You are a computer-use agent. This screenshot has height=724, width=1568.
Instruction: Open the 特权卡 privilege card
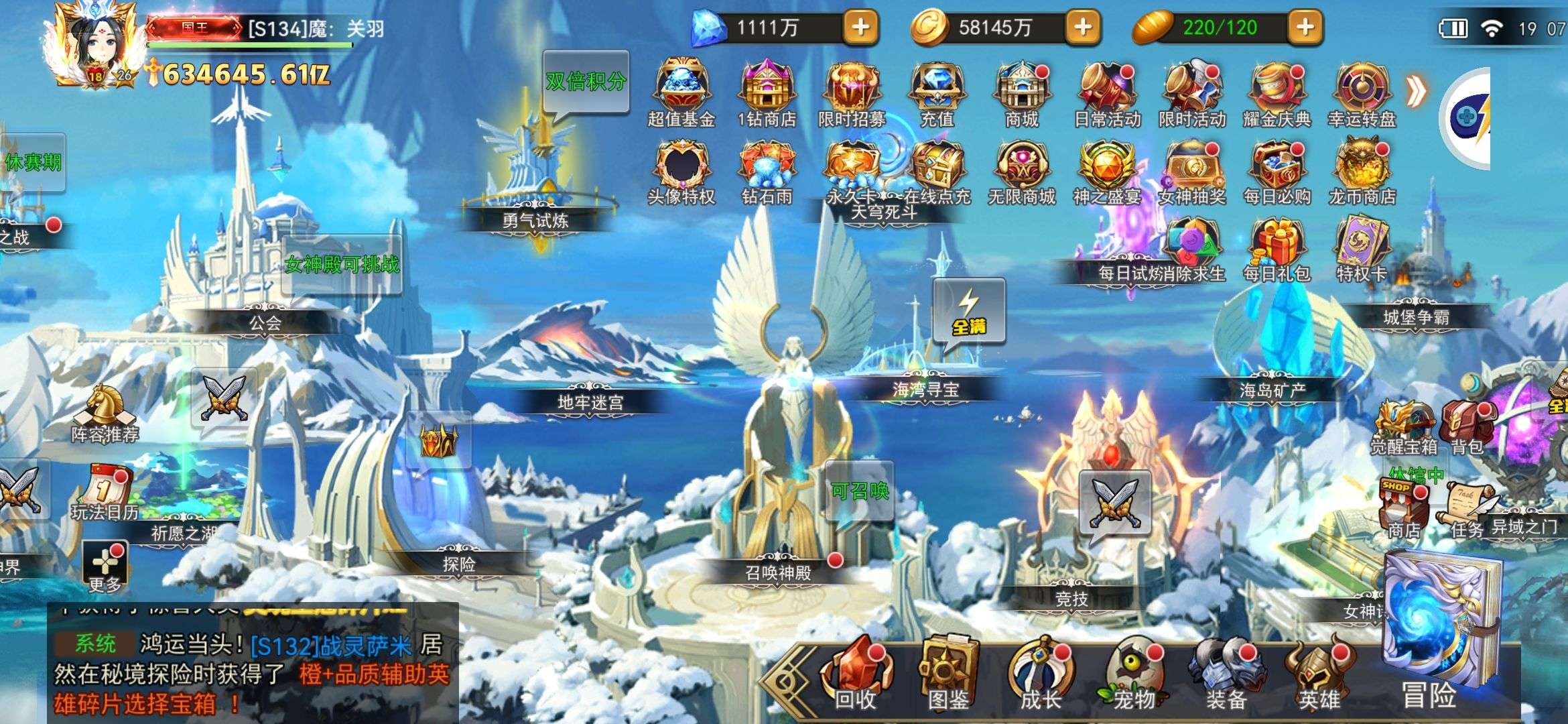click(1362, 249)
